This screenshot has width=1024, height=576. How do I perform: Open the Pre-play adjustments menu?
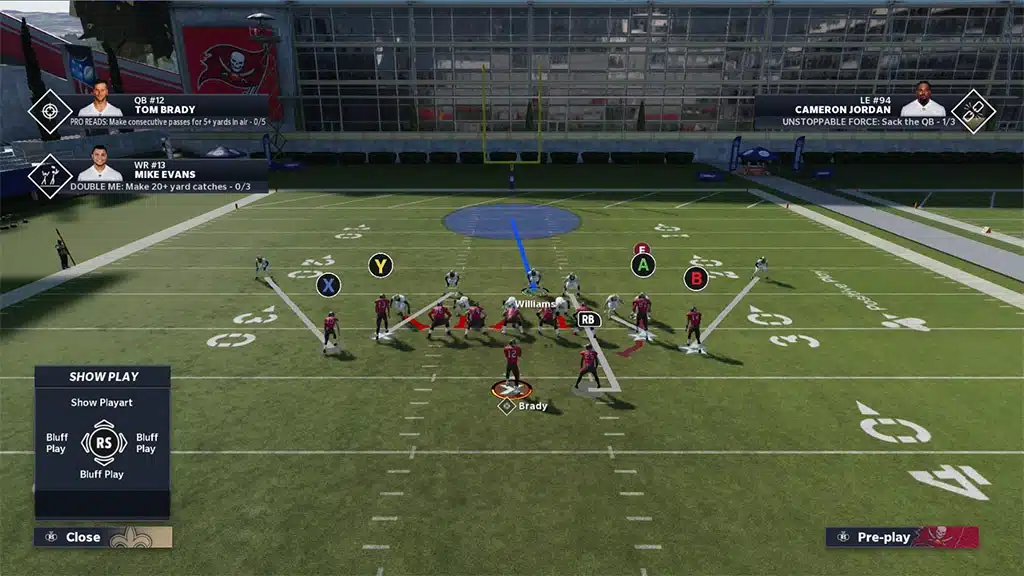point(884,537)
